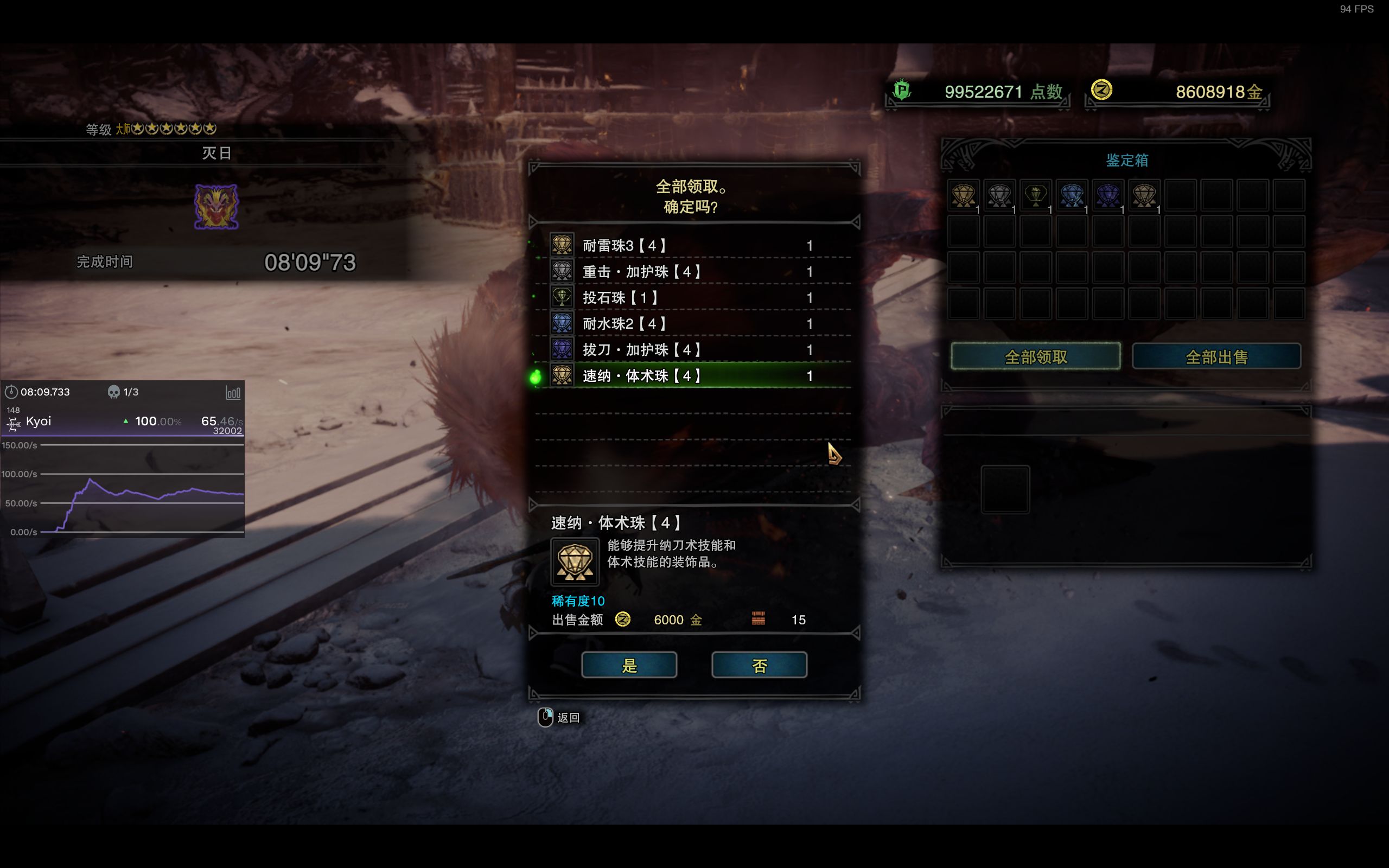Open the damage meter chart icon
Viewport: 1389px width, 868px height.
click(x=233, y=393)
